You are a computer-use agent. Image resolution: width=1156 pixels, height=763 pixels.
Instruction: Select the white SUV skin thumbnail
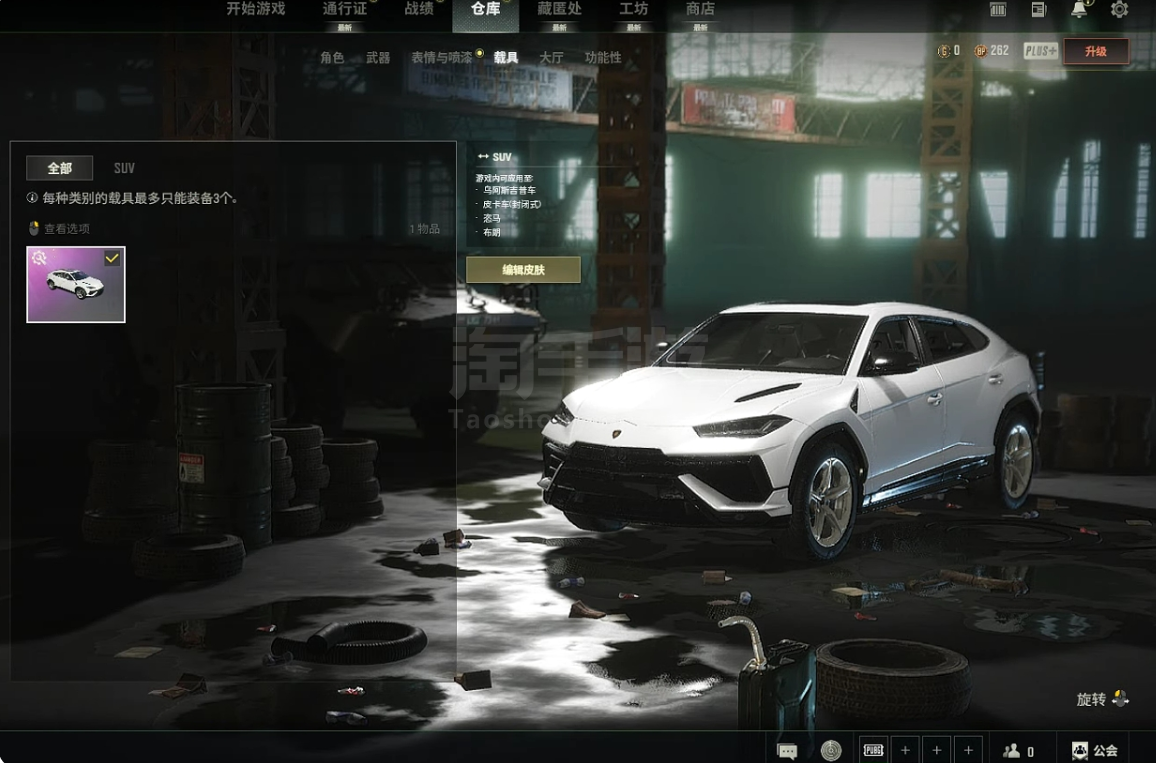(x=76, y=285)
